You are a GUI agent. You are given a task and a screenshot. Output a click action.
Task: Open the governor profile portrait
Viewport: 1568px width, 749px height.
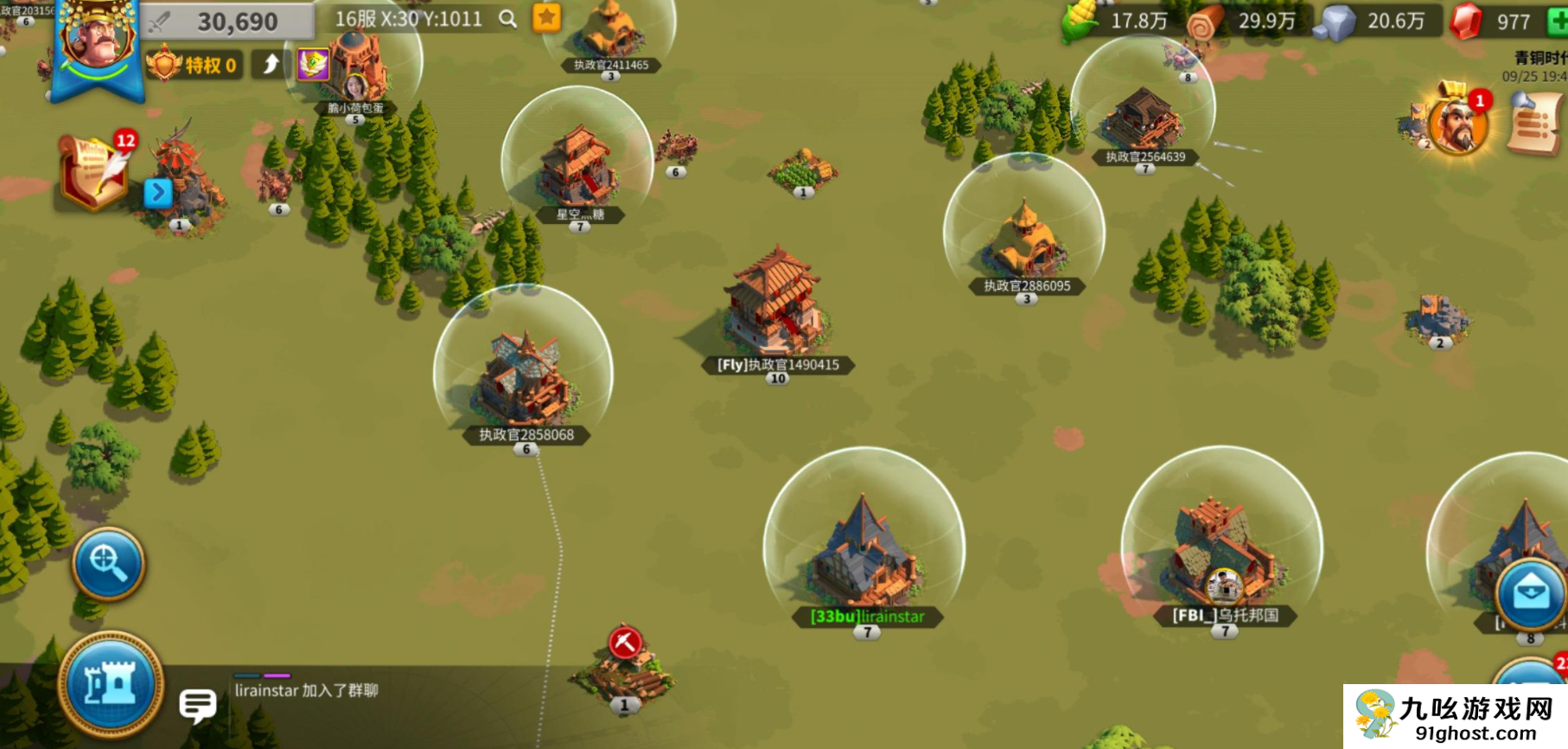tap(97, 39)
